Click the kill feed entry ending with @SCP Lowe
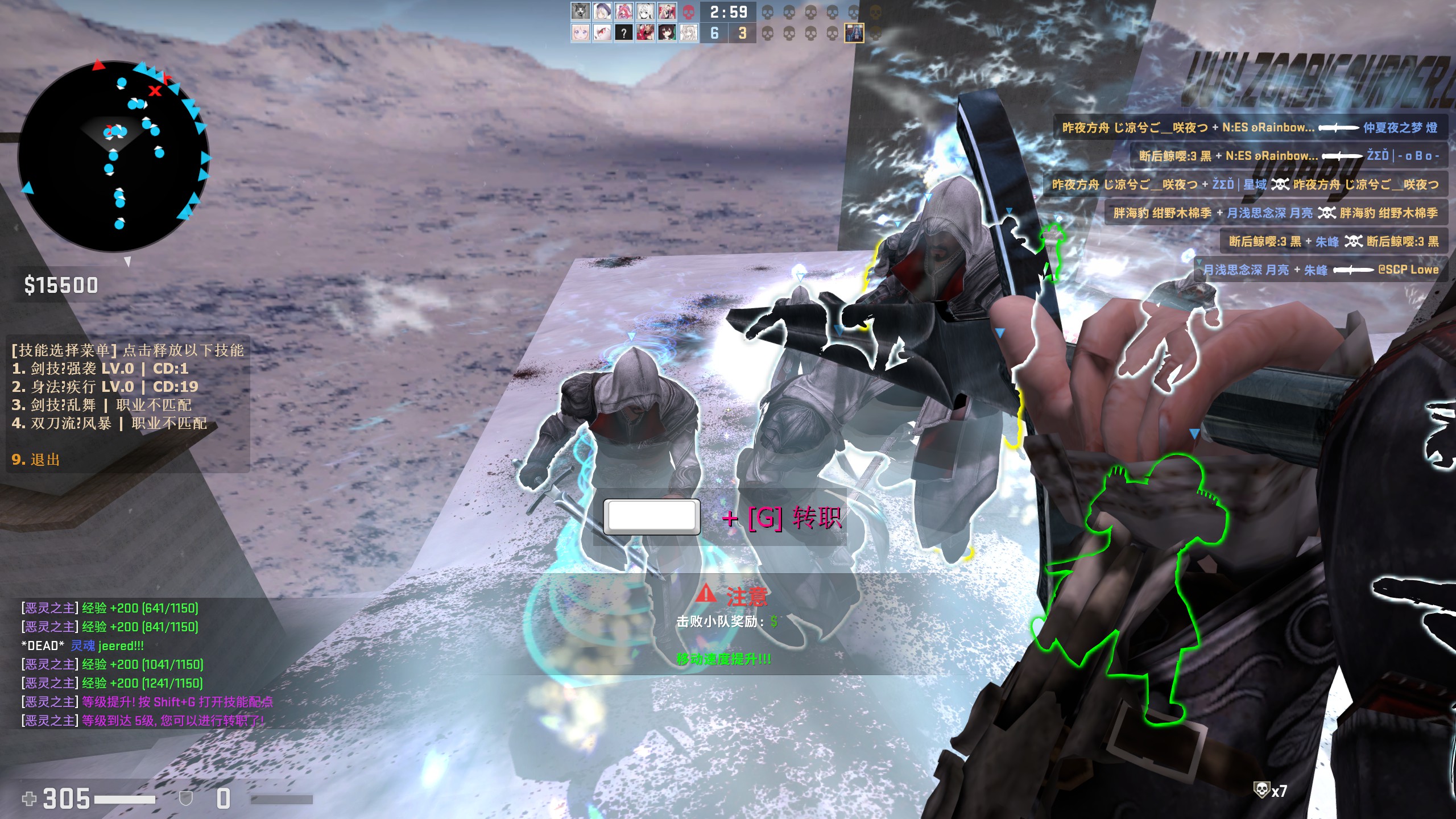This screenshot has width=1456, height=819. [x=1321, y=270]
